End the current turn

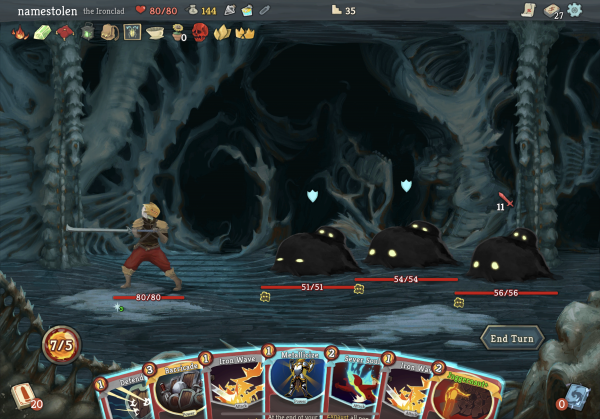pyautogui.click(x=511, y=337)
